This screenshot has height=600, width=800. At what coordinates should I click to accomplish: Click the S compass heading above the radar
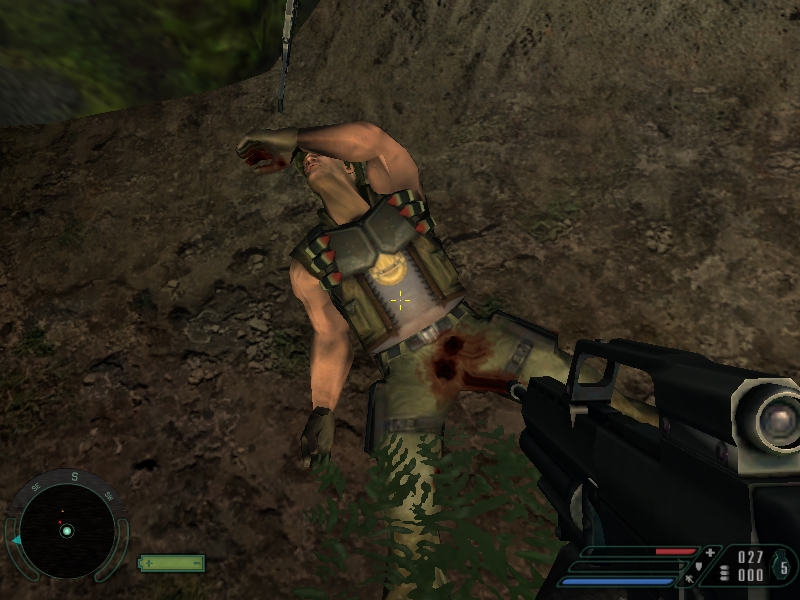coord(73,477)
